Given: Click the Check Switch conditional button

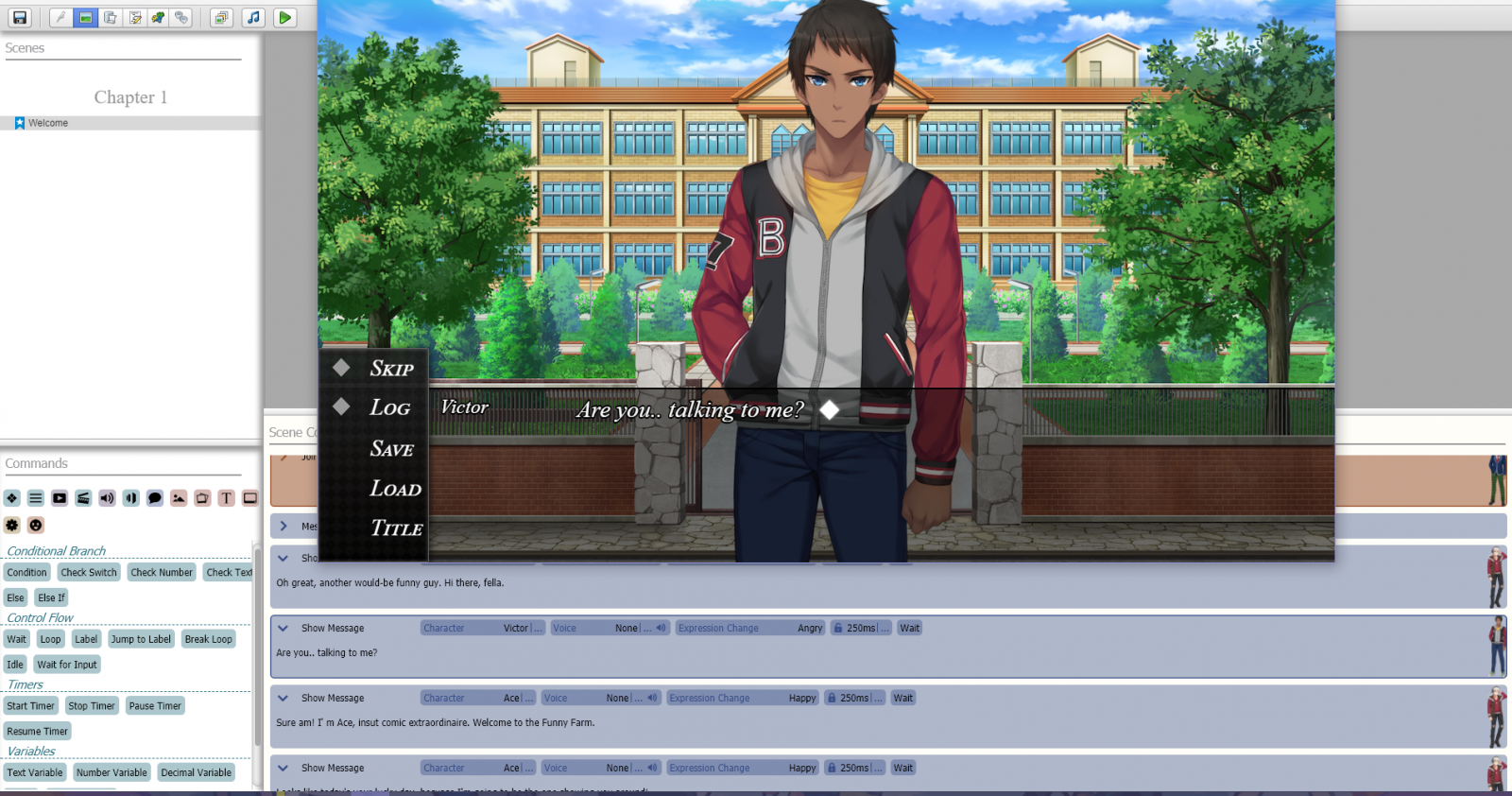Looking at the screenshot, I should (x=88, y=572).
